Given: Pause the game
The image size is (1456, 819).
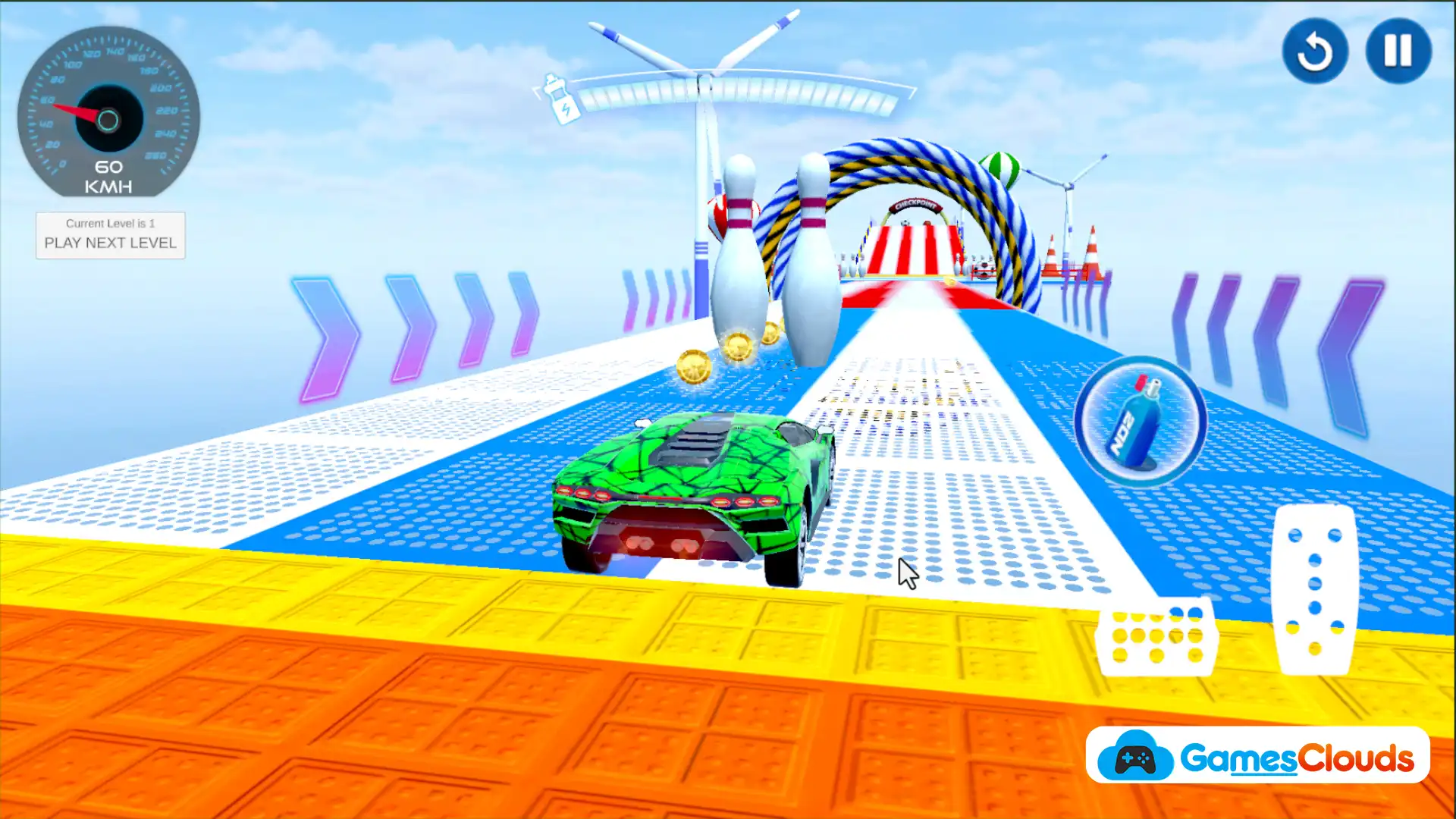Looking at the screenshot, I should [x=1398, y=52].
